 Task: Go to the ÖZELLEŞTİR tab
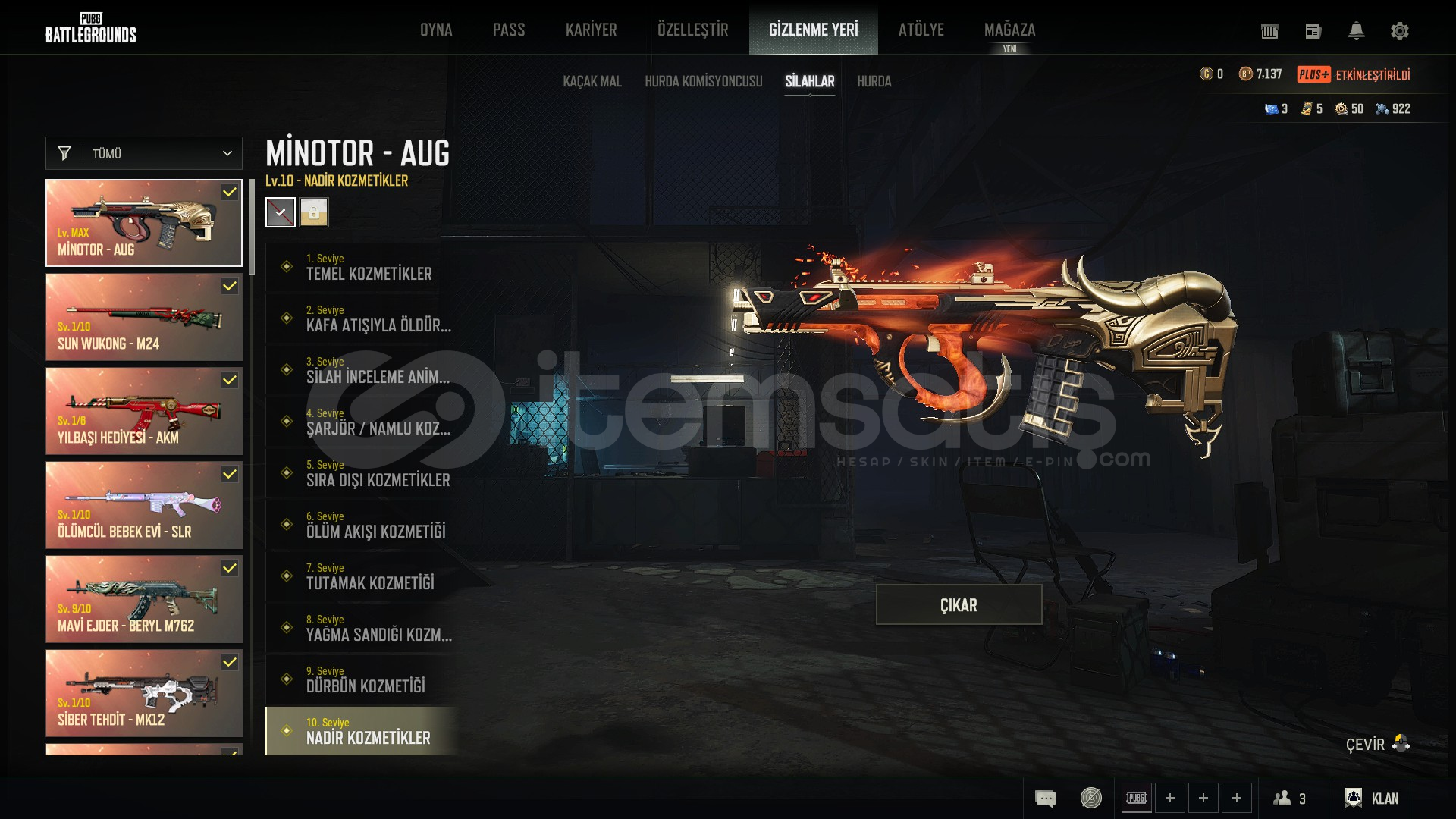point(692,30)
